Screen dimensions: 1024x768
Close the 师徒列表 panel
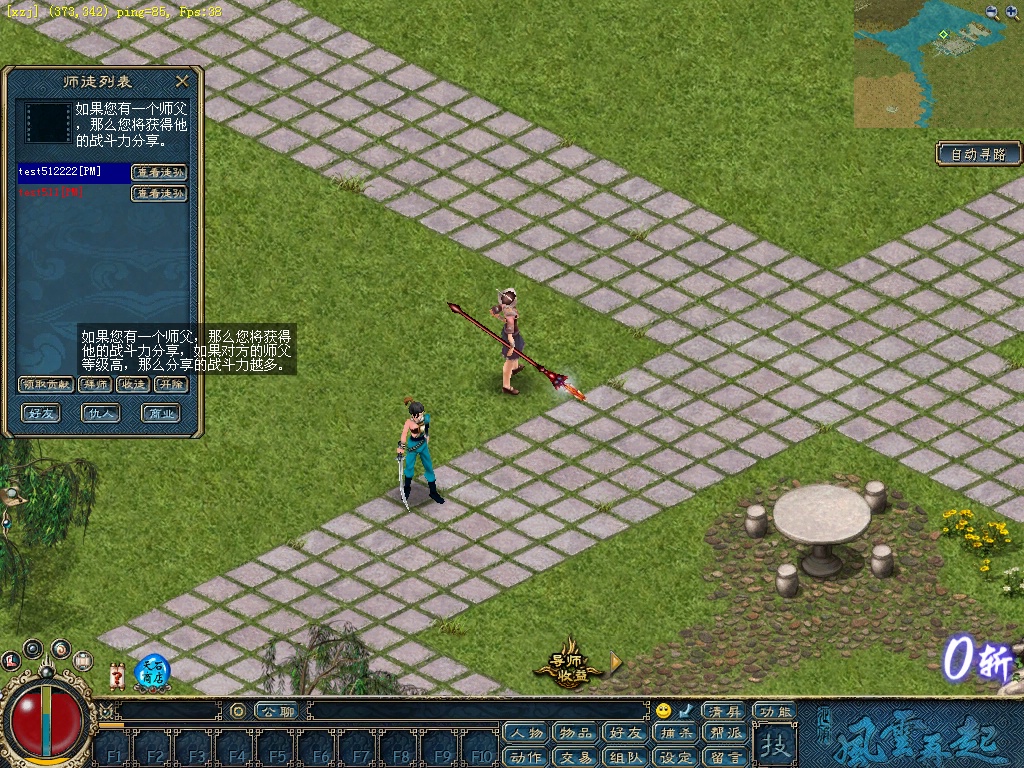[182, 81]
